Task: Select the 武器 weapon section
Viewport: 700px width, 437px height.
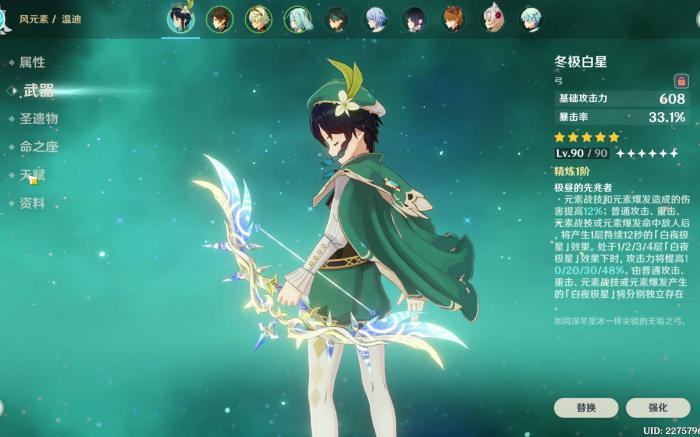Action: pos(38,90)
